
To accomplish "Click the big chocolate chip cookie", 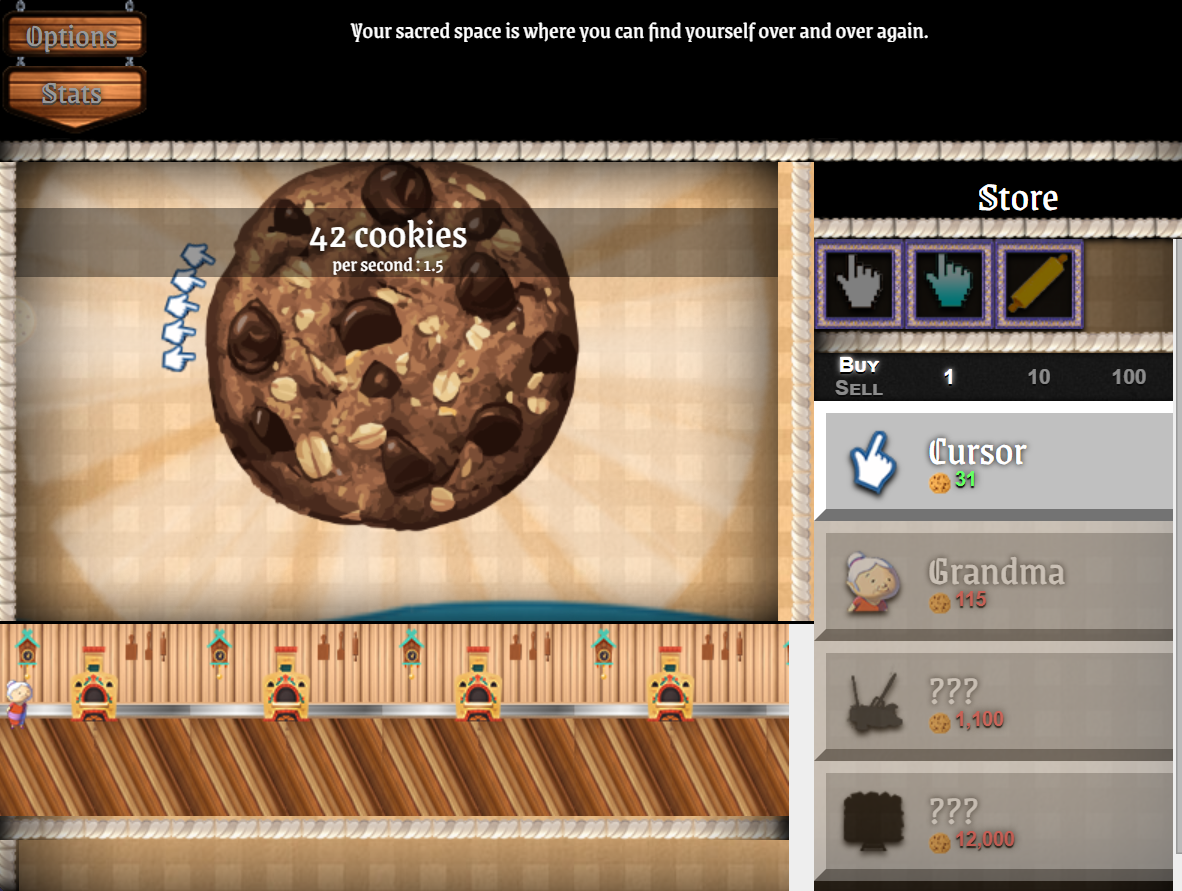I will 395,345.
